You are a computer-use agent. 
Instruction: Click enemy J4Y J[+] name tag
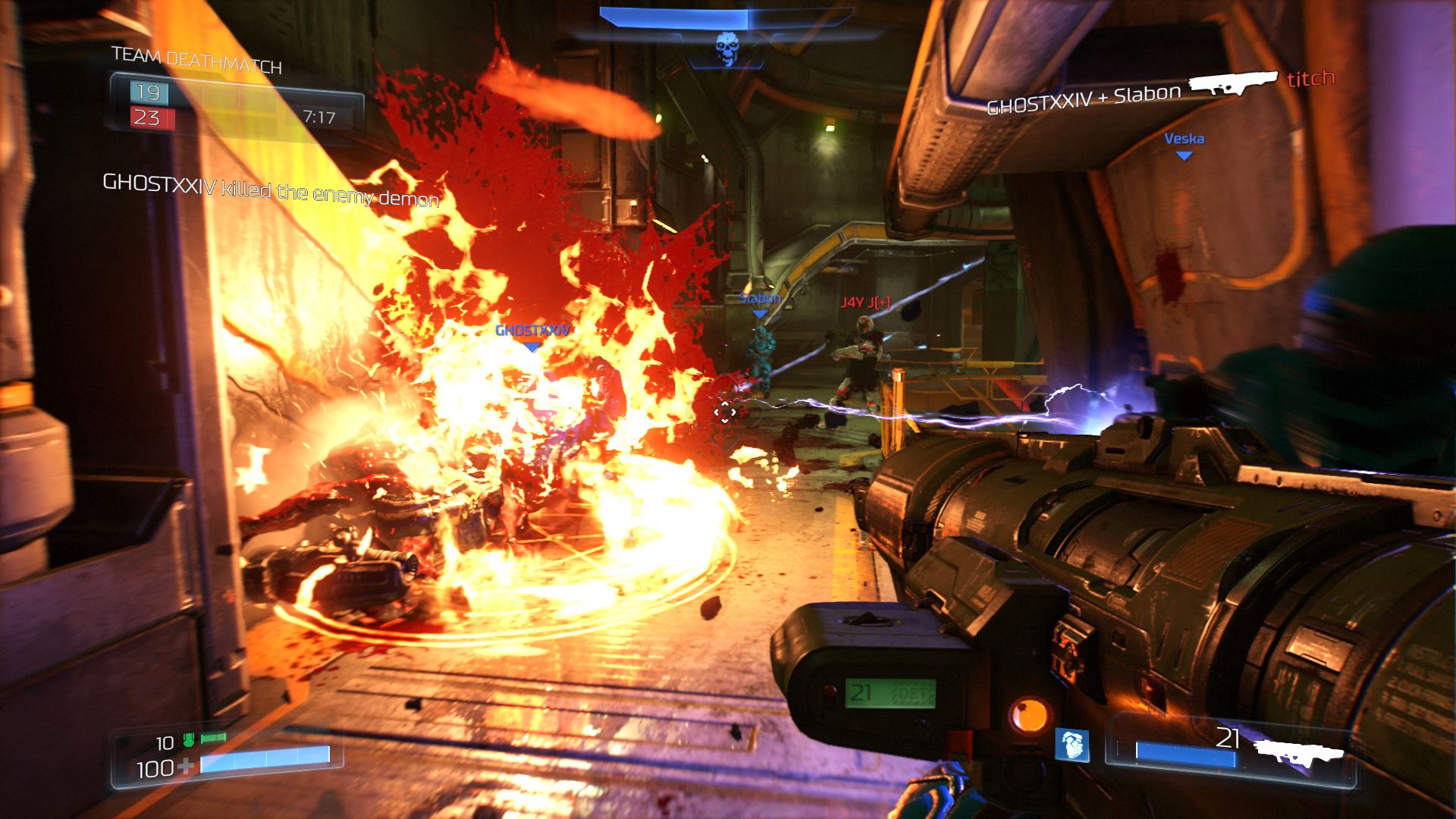click(865, 302)
